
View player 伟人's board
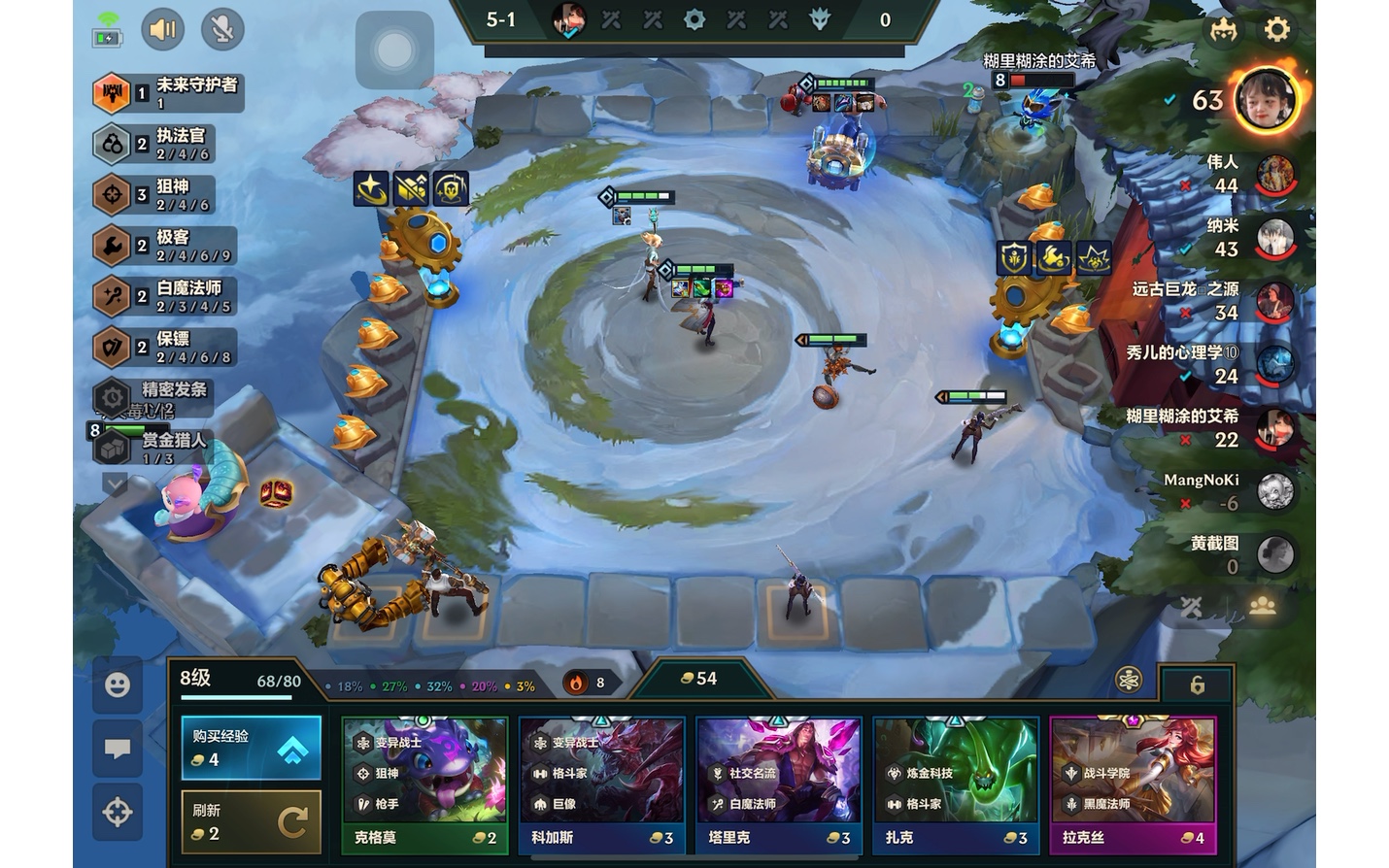1275,175
